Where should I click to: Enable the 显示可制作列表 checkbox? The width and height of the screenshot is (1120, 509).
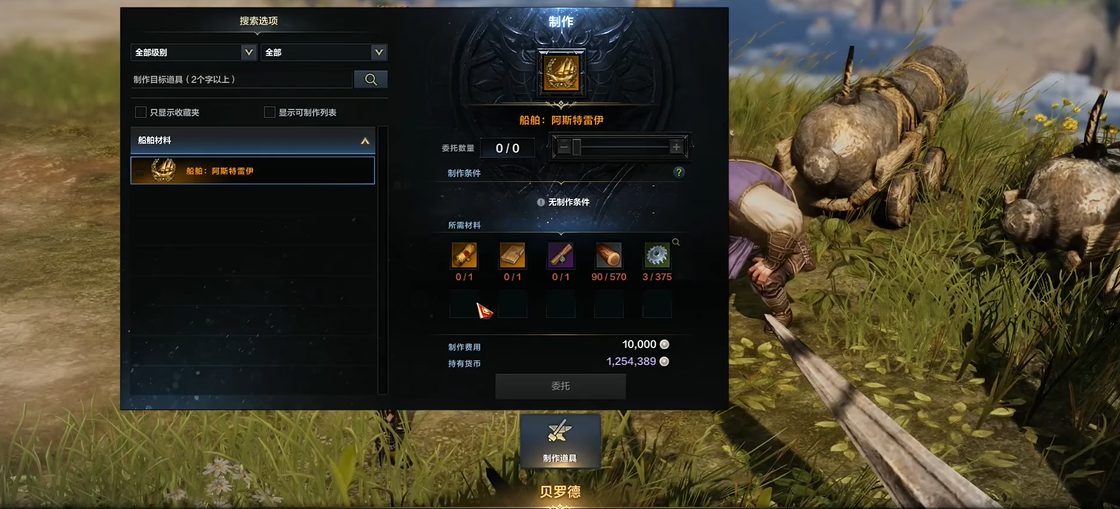(270, 112)
